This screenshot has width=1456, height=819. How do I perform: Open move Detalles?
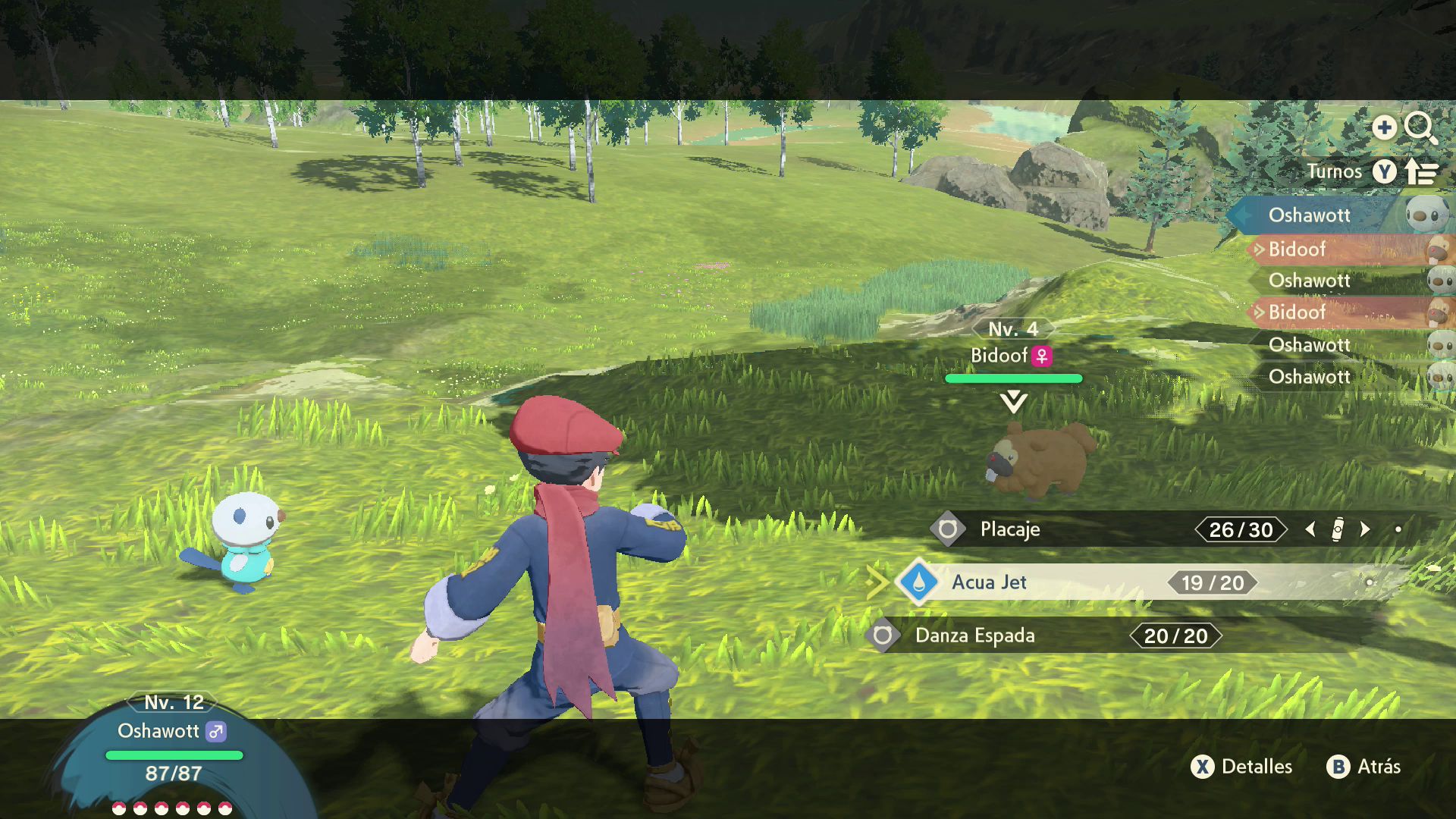1242,767
